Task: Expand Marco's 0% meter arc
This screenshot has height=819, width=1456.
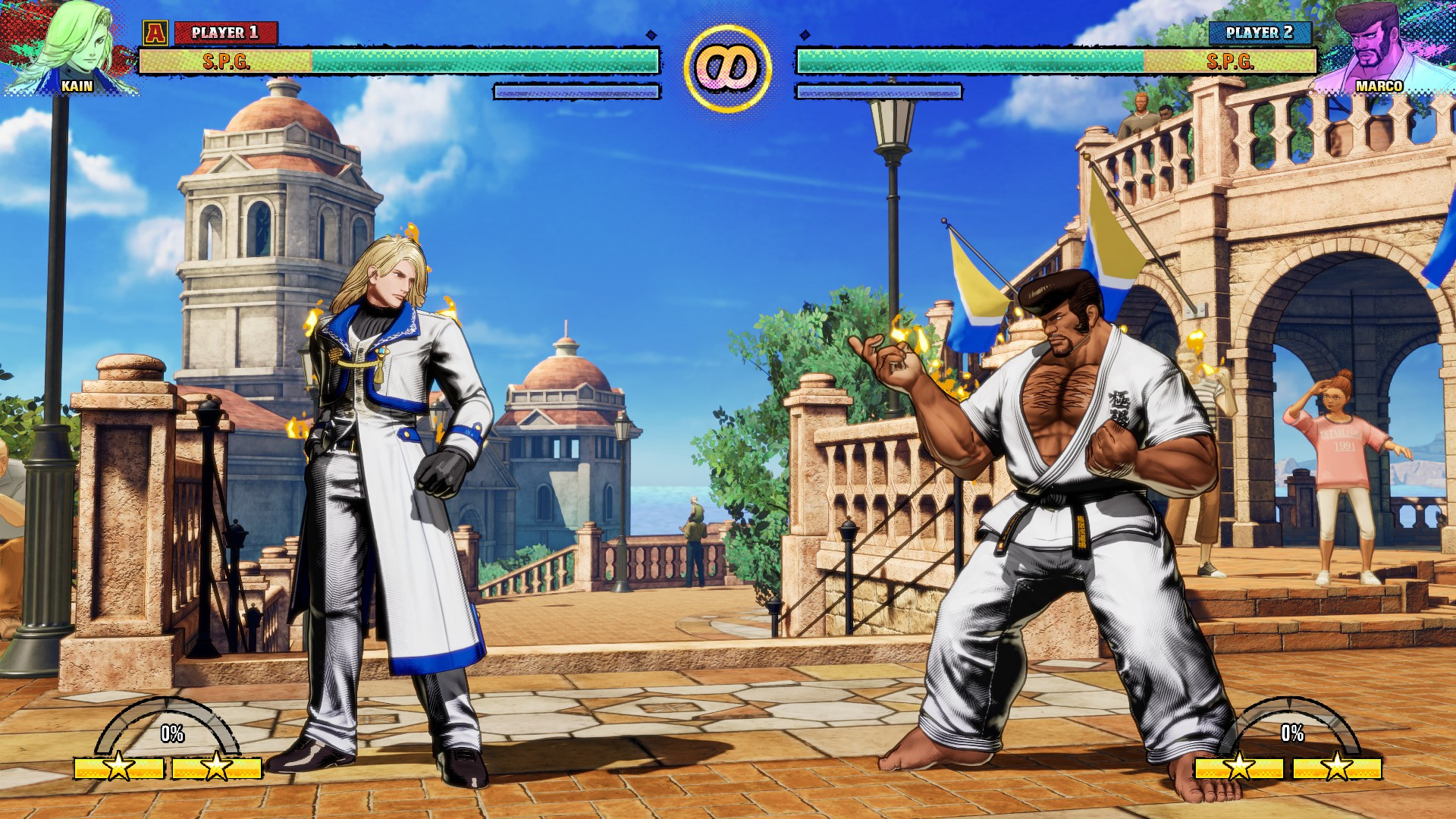Action: (x=1291, y=733)
